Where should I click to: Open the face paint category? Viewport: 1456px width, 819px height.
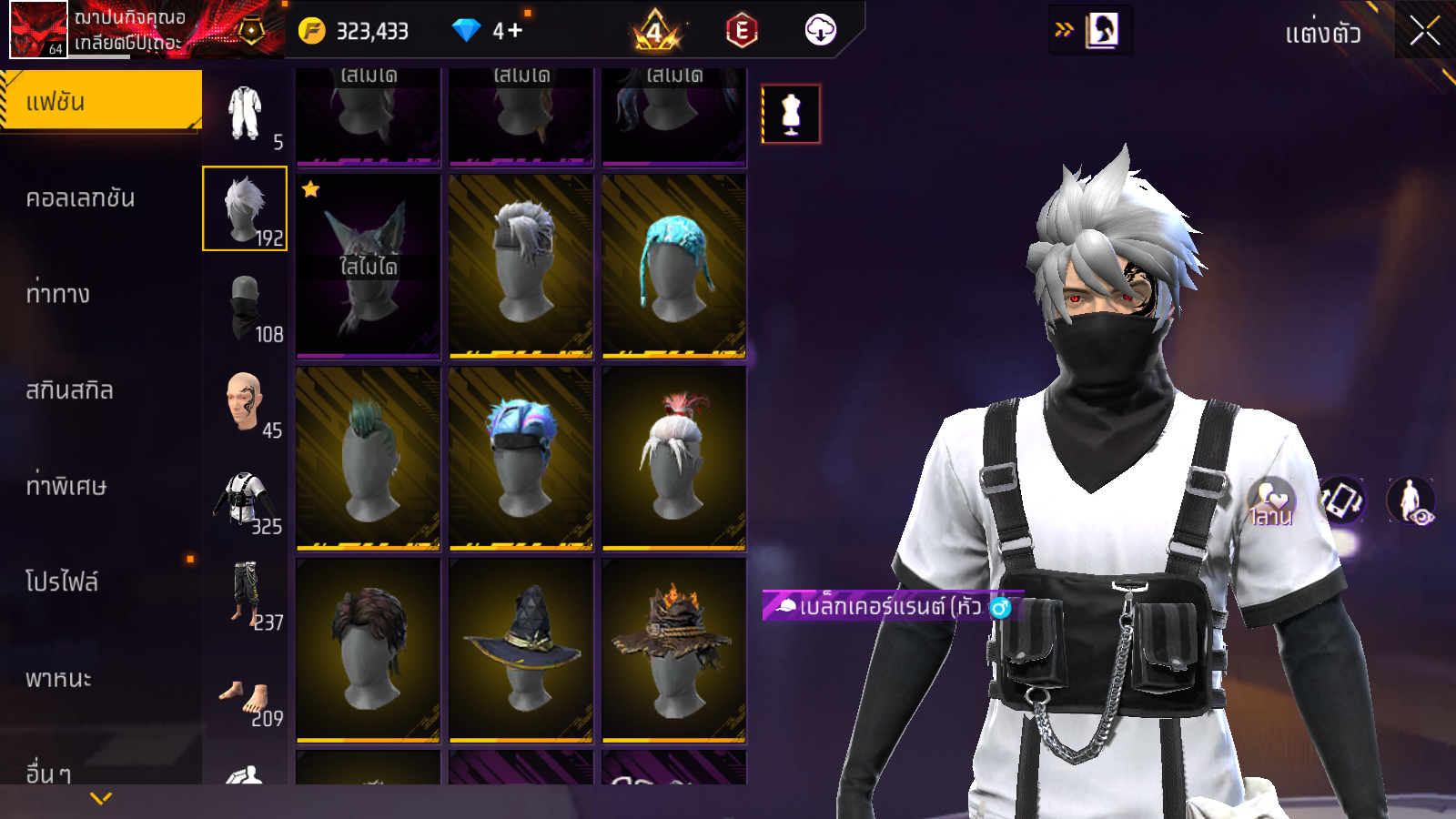(x=245, y=402)
